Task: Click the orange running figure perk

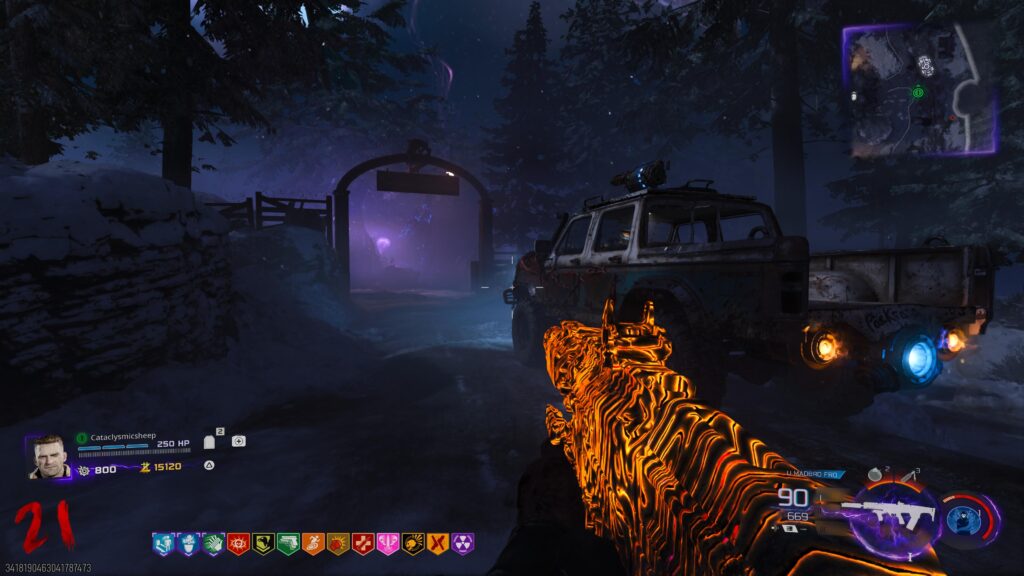Action: pyautogui.click(x=313, y=543)
